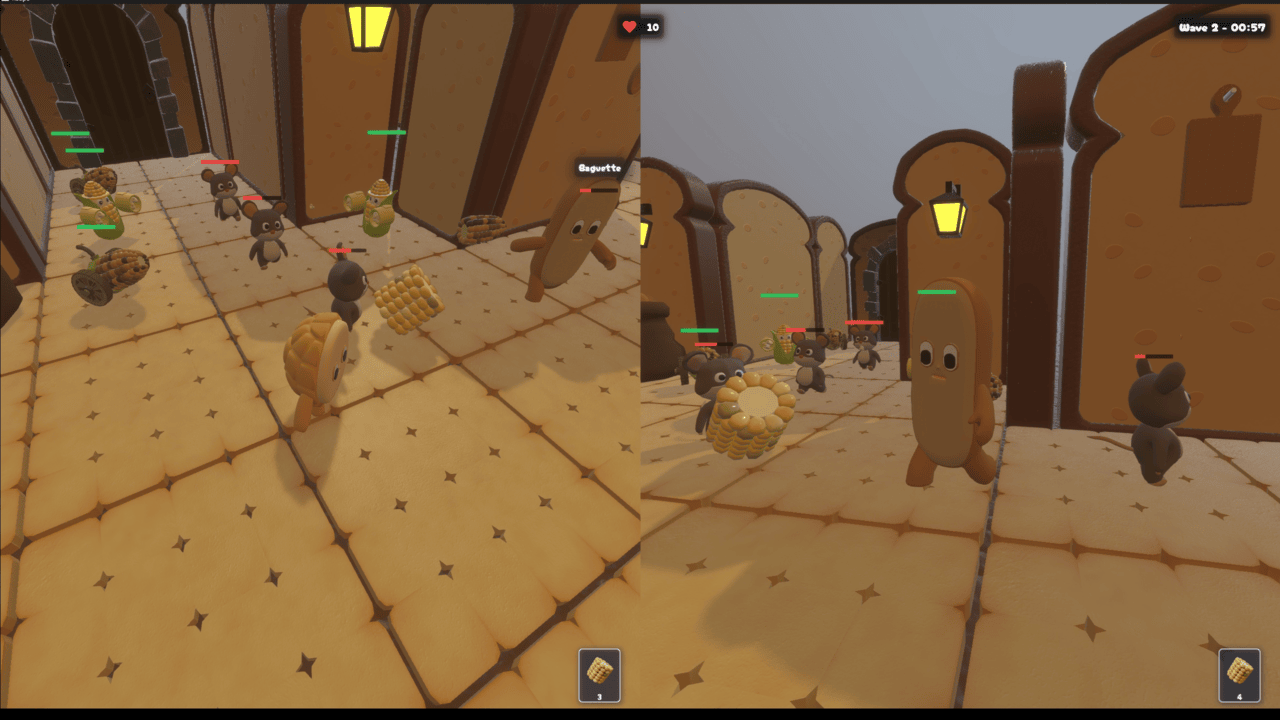
Task: Click the Baguette name tag label
Action: [598, 167]
